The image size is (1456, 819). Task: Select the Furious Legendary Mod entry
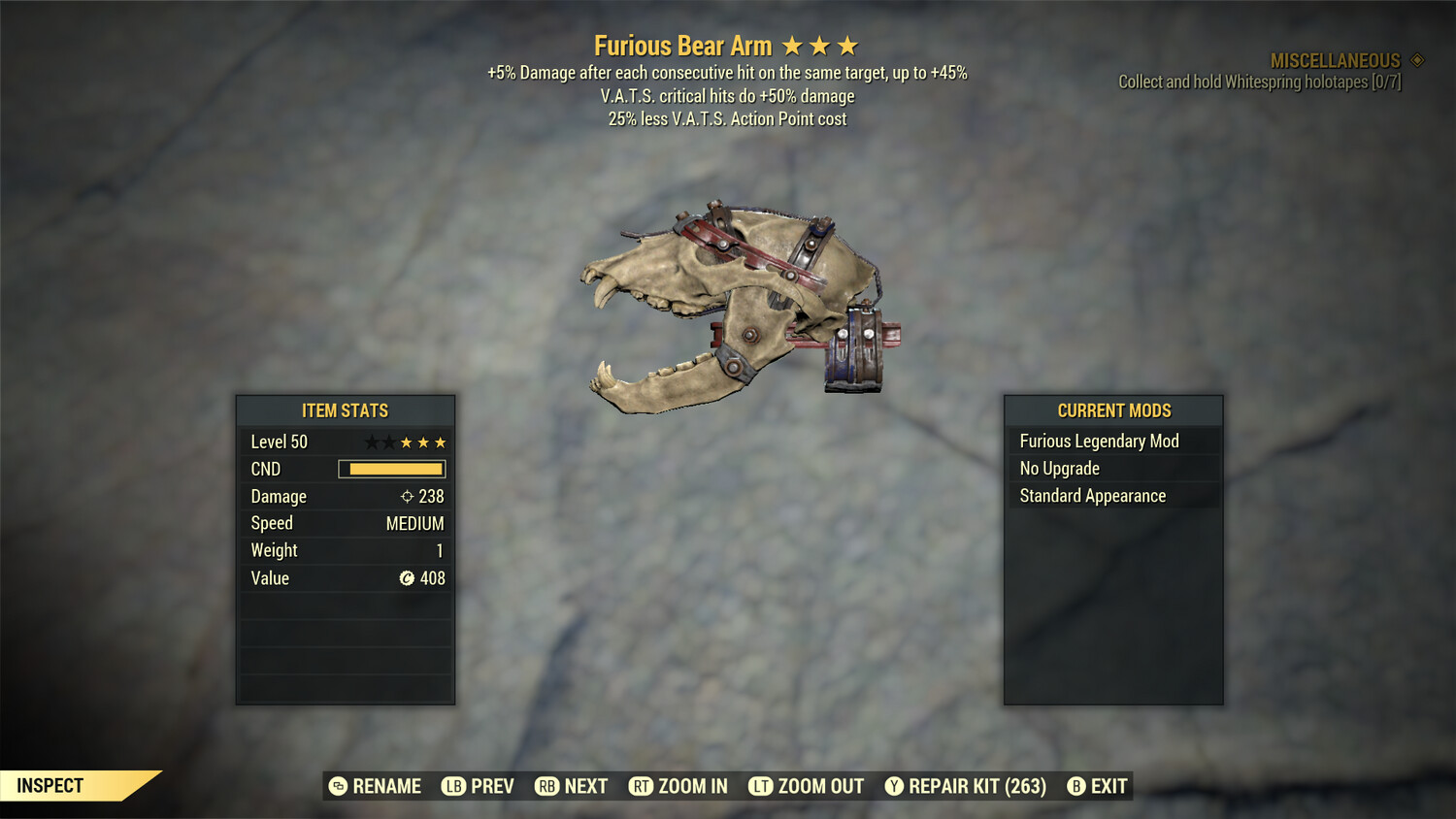tap(1099, 441)
